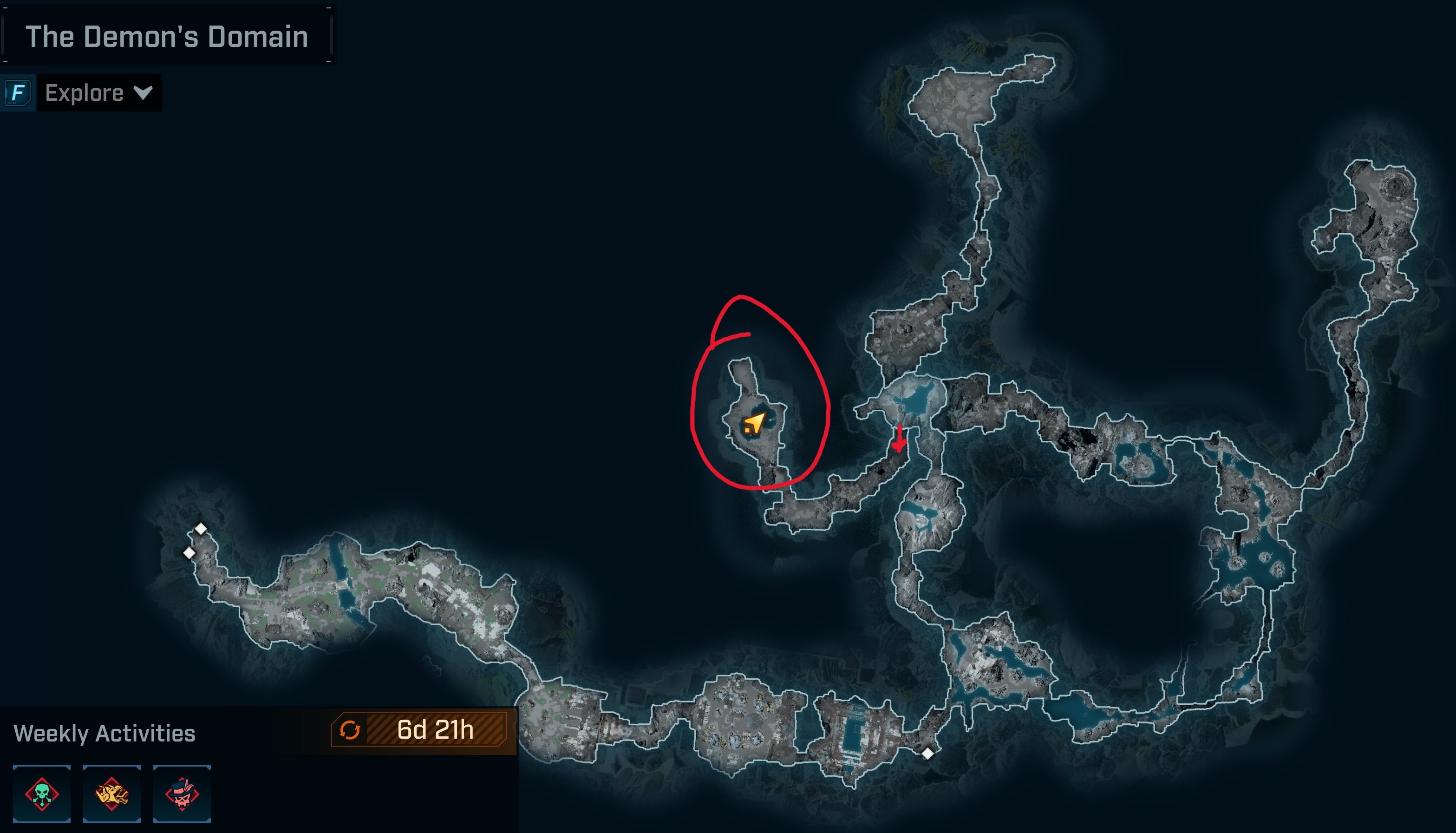
Task: Select the lone white diamond map marker
Action: click(927, 754)
